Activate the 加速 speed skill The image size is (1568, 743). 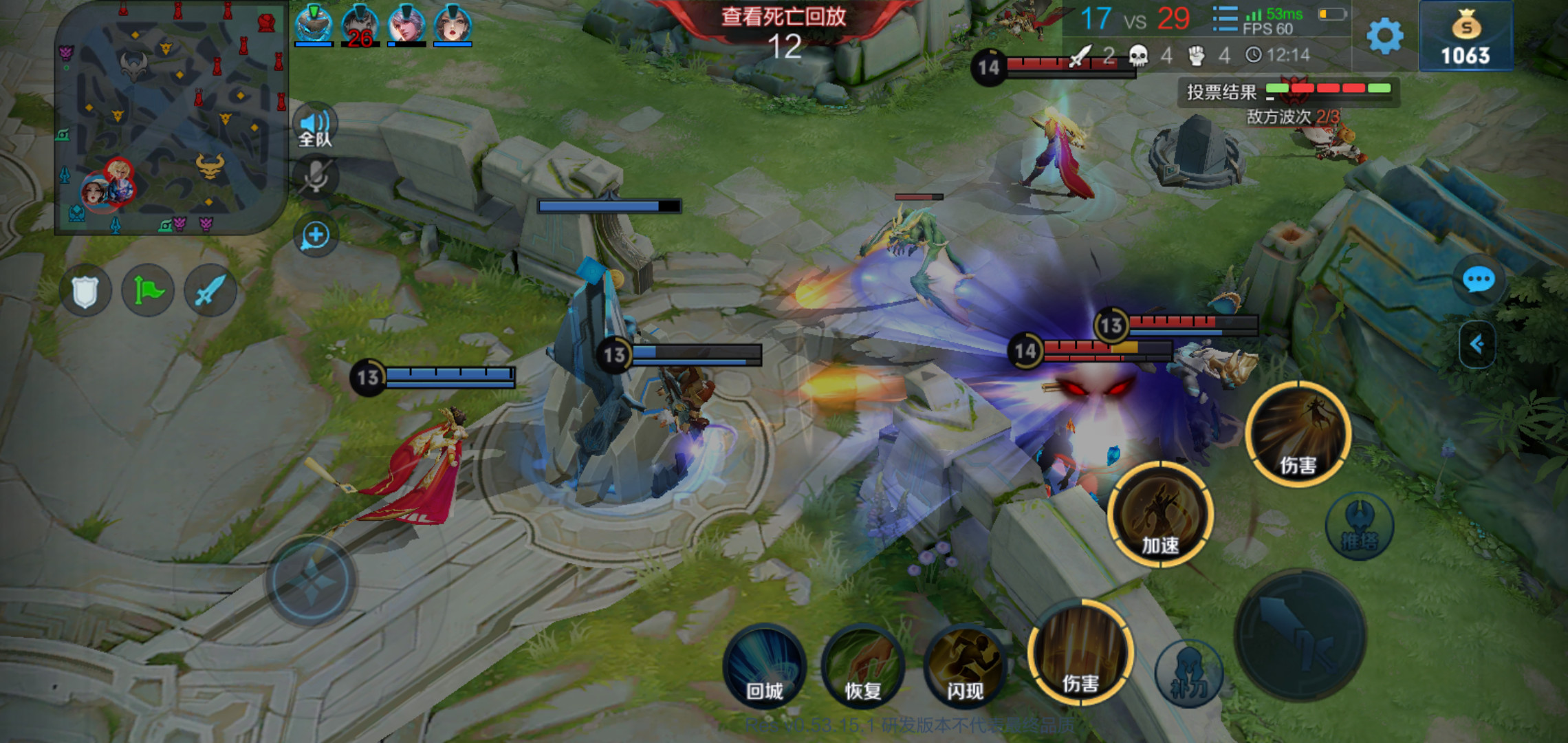pyautogui.click(x=1160, y=515)
